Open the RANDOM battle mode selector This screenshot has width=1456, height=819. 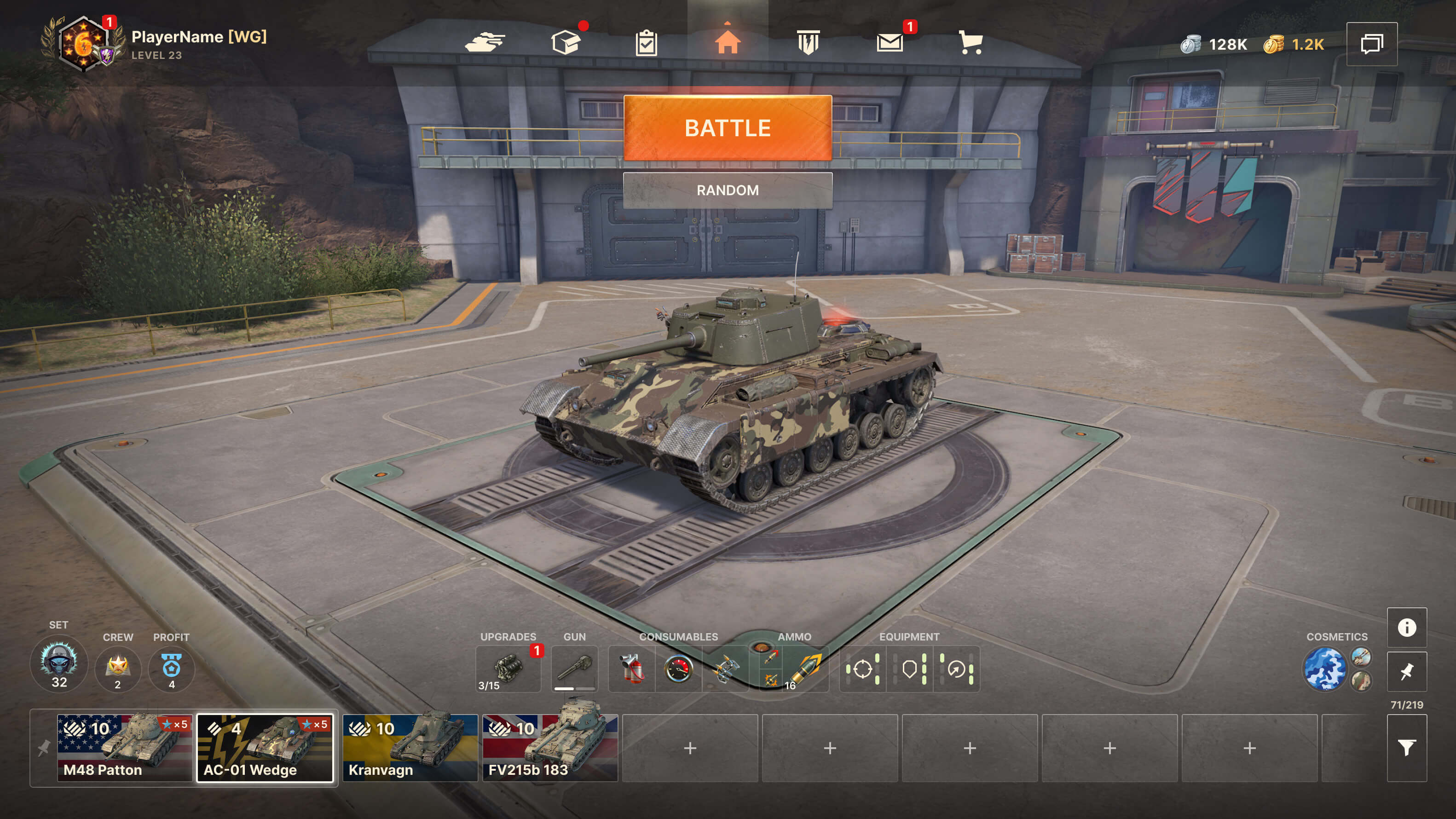pos(728,190)
